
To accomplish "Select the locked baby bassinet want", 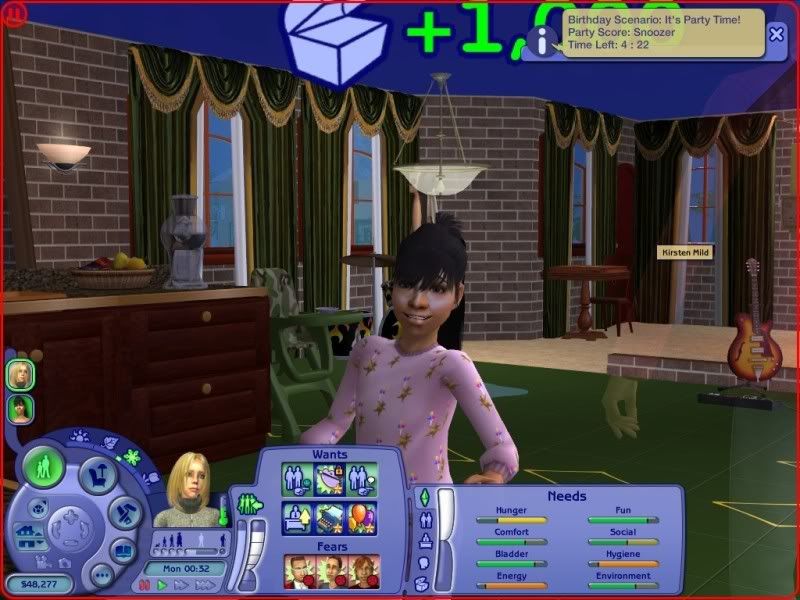I will [x=330, y=480].
